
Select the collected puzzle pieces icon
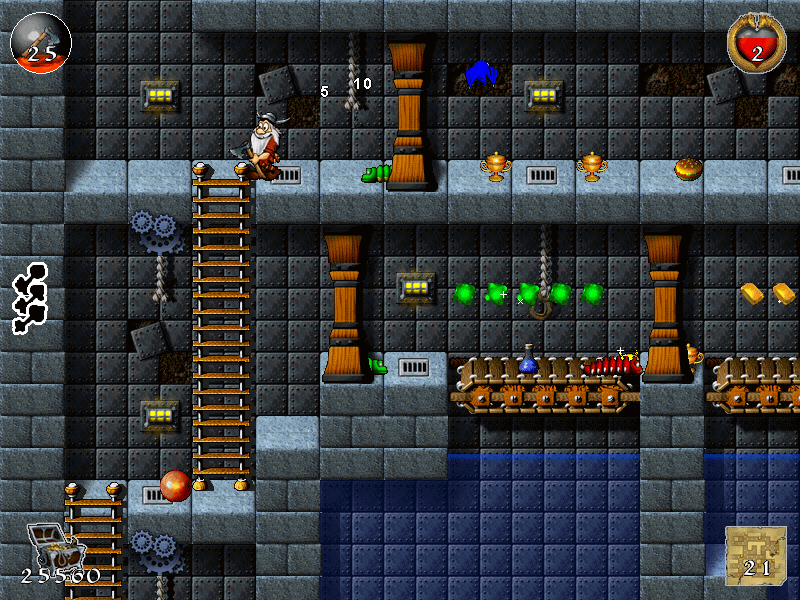click(x=30, y=297)
